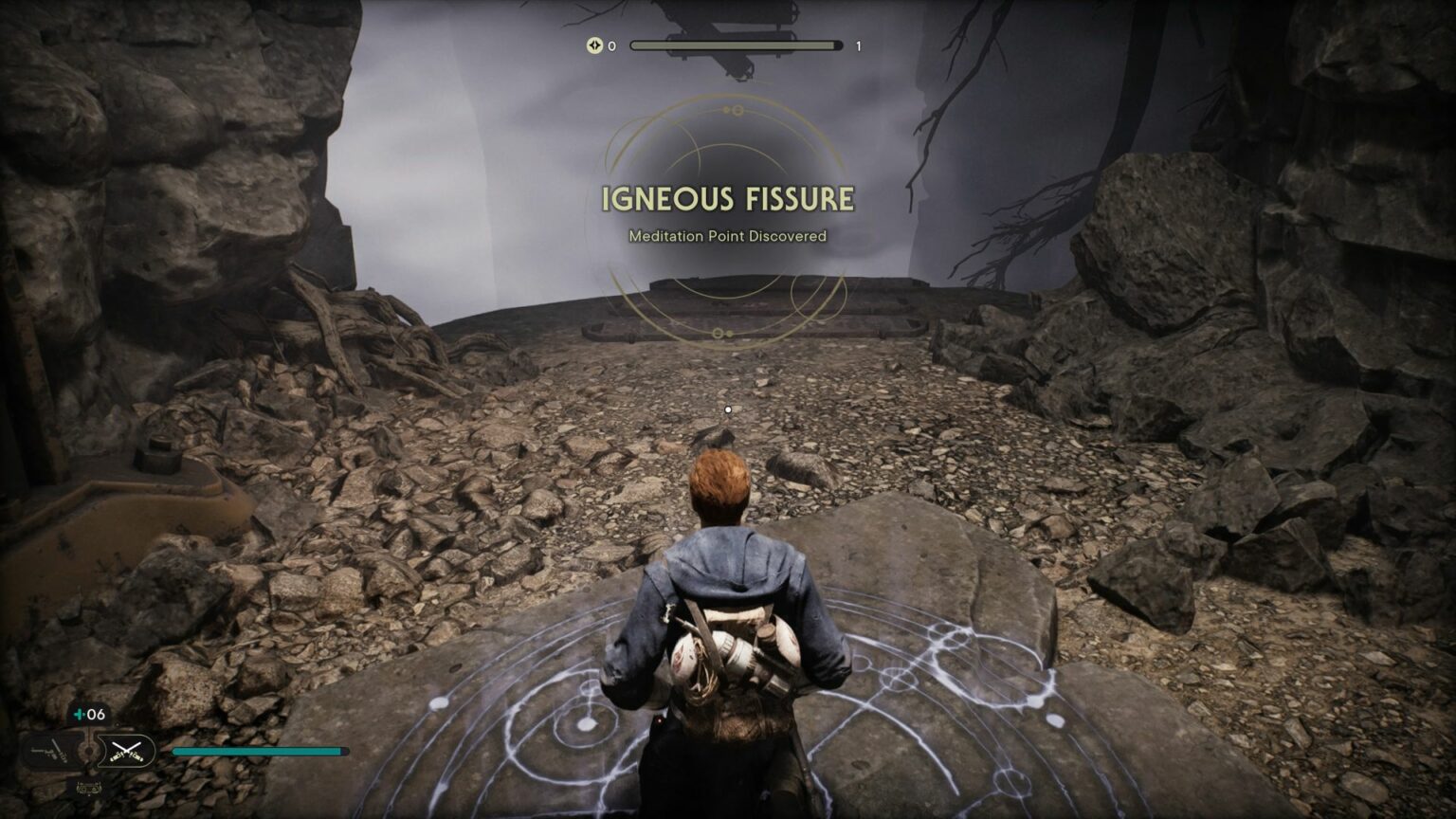Click the skill point star icon near XP bar
1456x819 pixels.
(594, 45)
